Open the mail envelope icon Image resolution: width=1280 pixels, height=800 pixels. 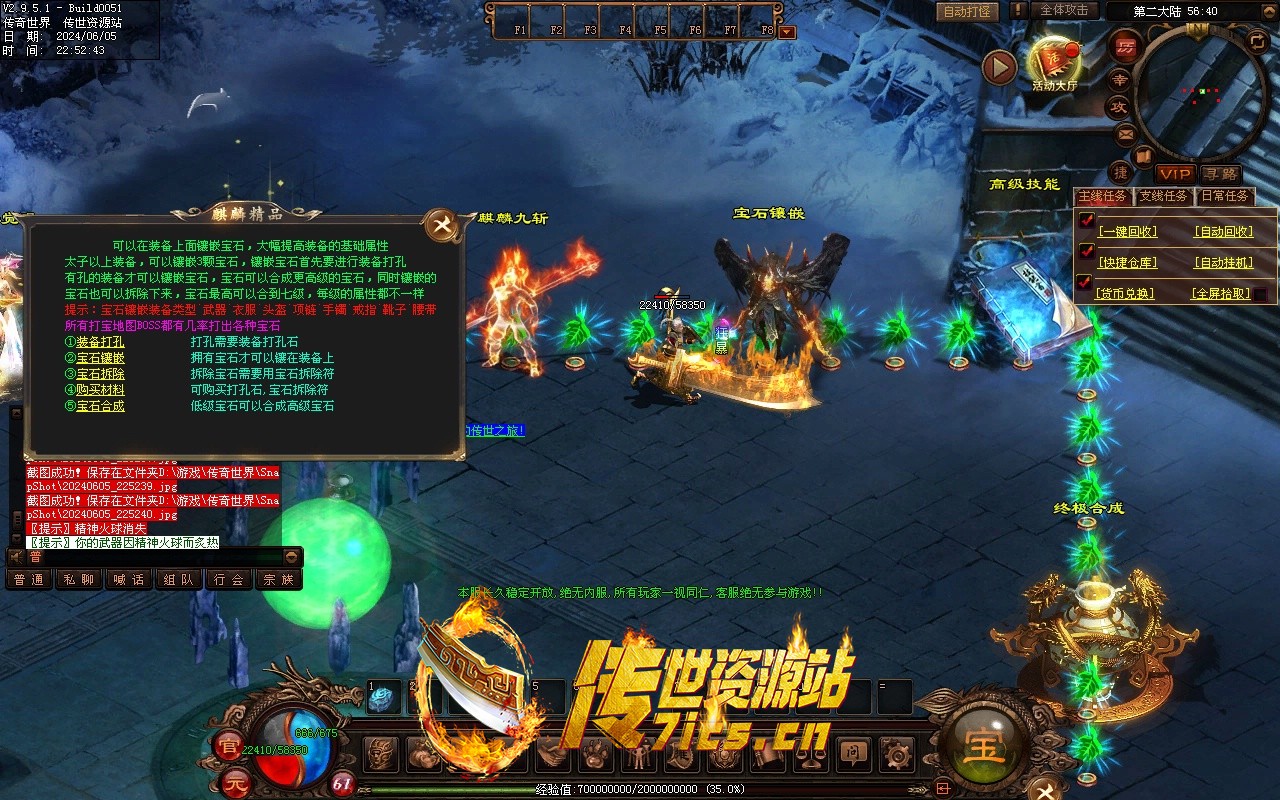click(1126, 133)
